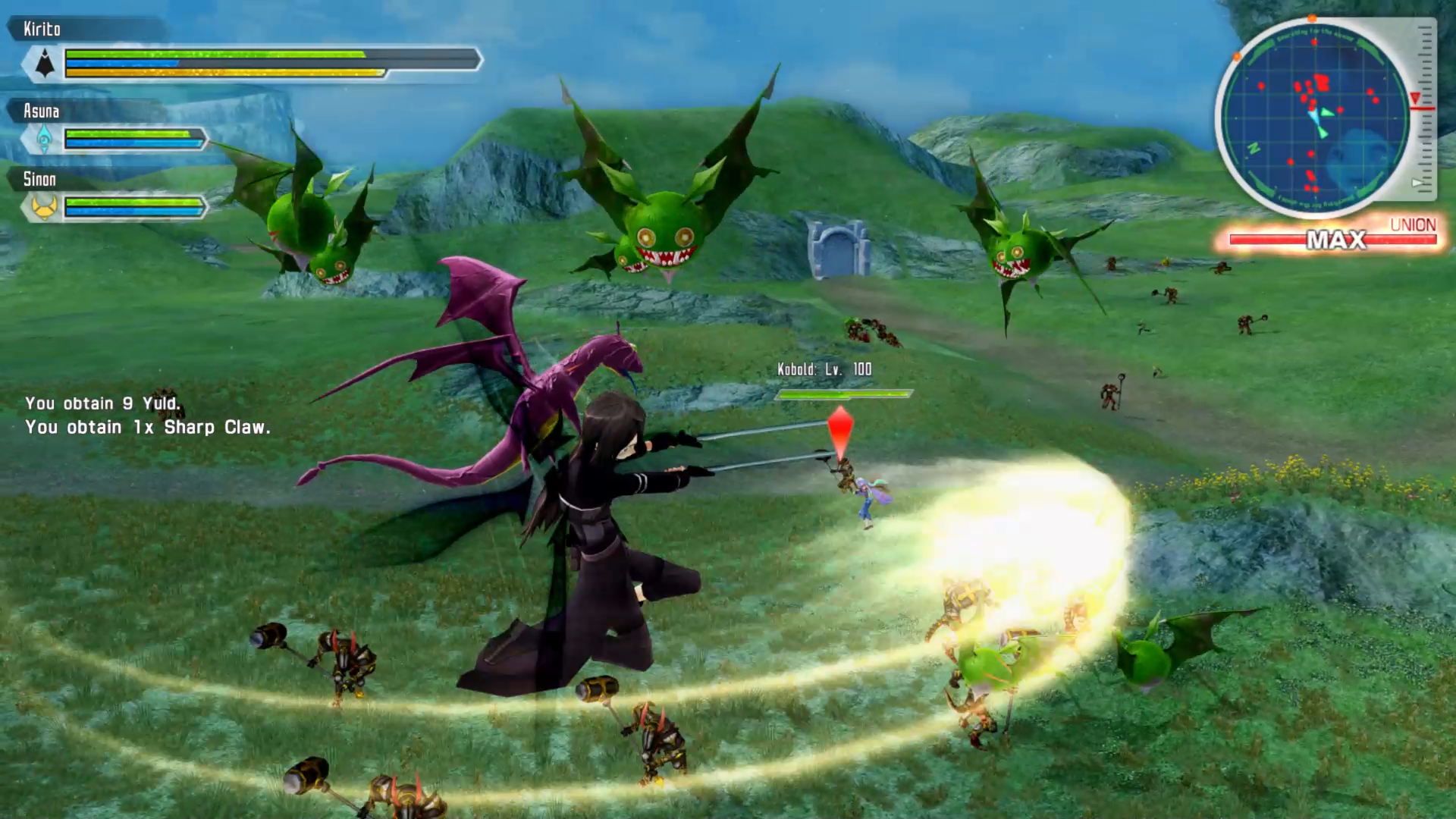The width and height of the screenshot is (1456, 819).
Task: Click the red Kobold target marker
Action: coord(840,431)
